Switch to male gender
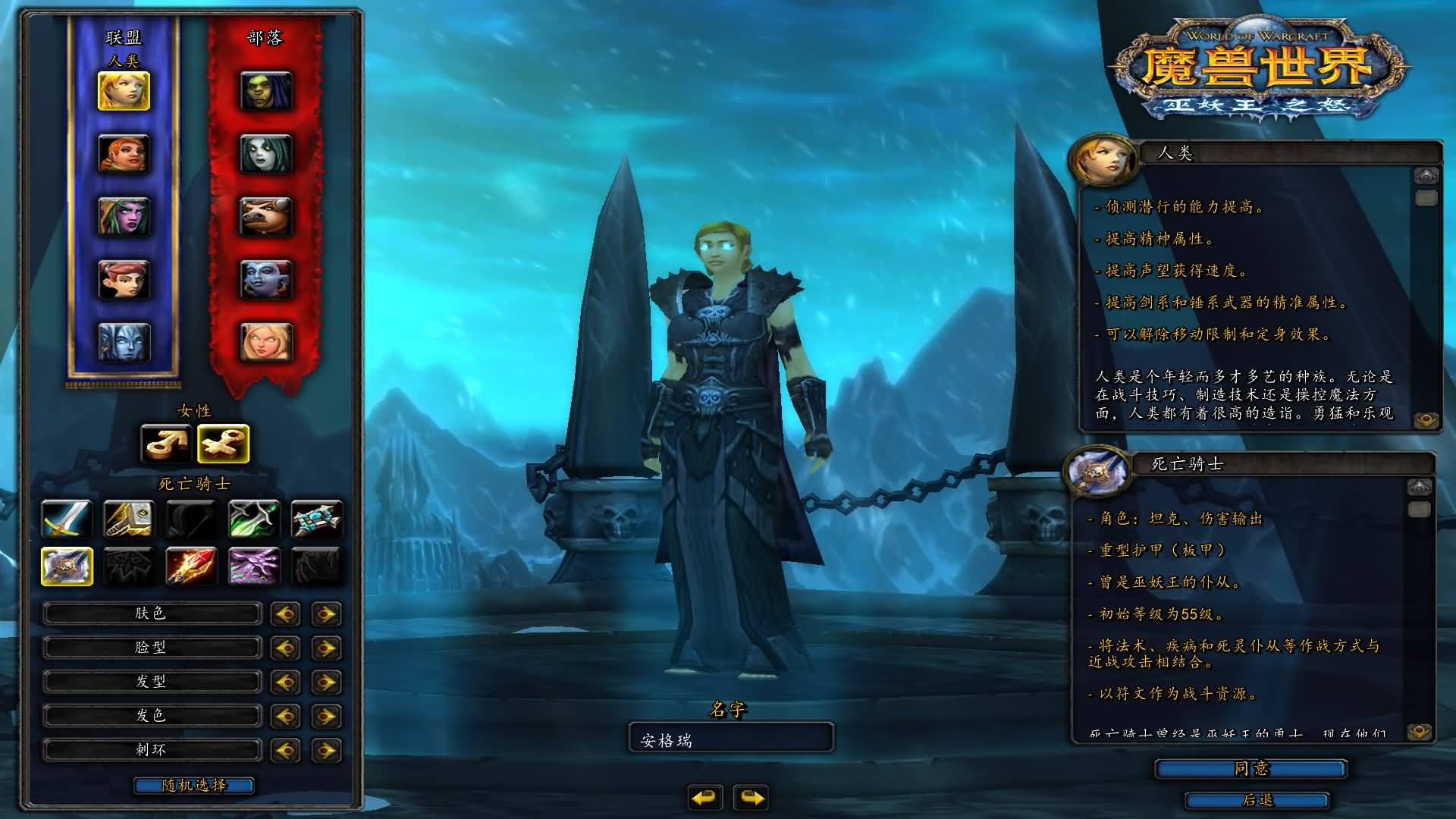 (x=166, y=444)
